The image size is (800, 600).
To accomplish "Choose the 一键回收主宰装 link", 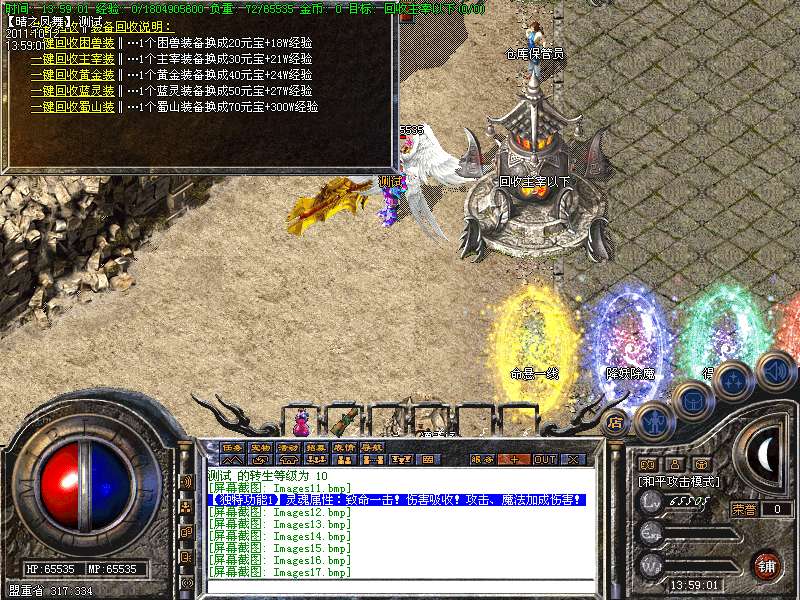I will point(72,59).
